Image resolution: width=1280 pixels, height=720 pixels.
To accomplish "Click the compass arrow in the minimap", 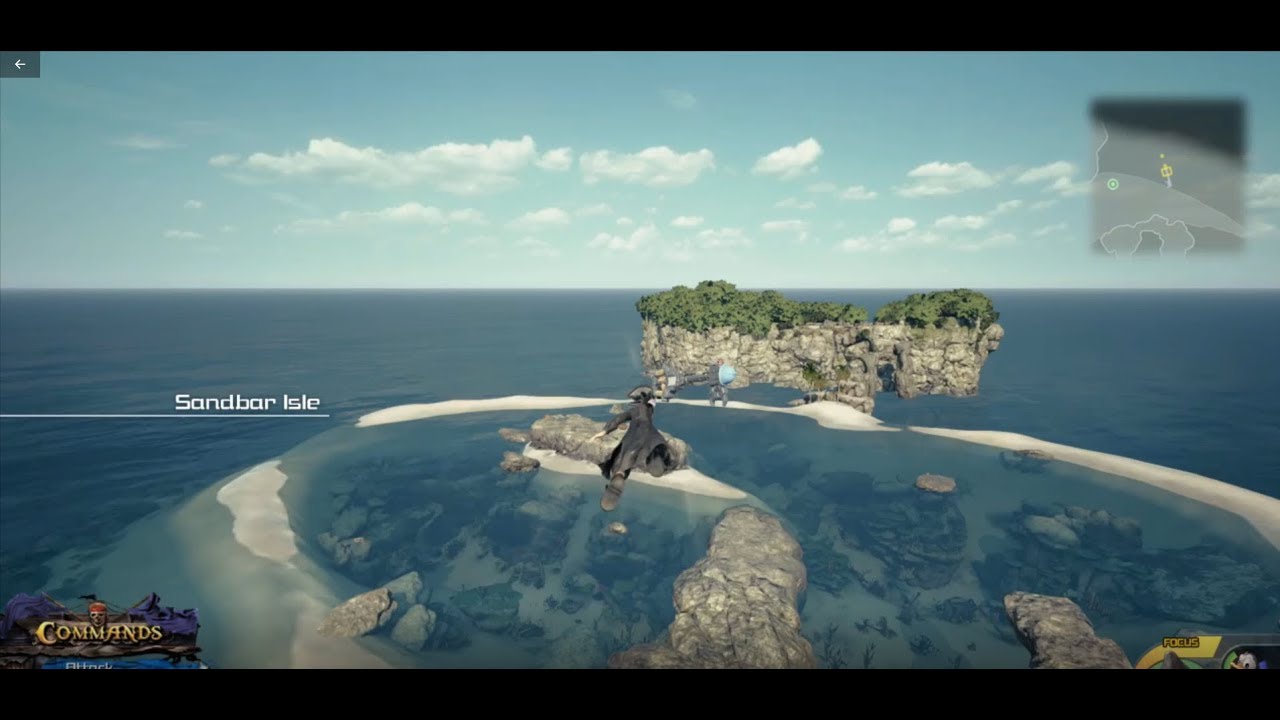I will [1168, 183].
